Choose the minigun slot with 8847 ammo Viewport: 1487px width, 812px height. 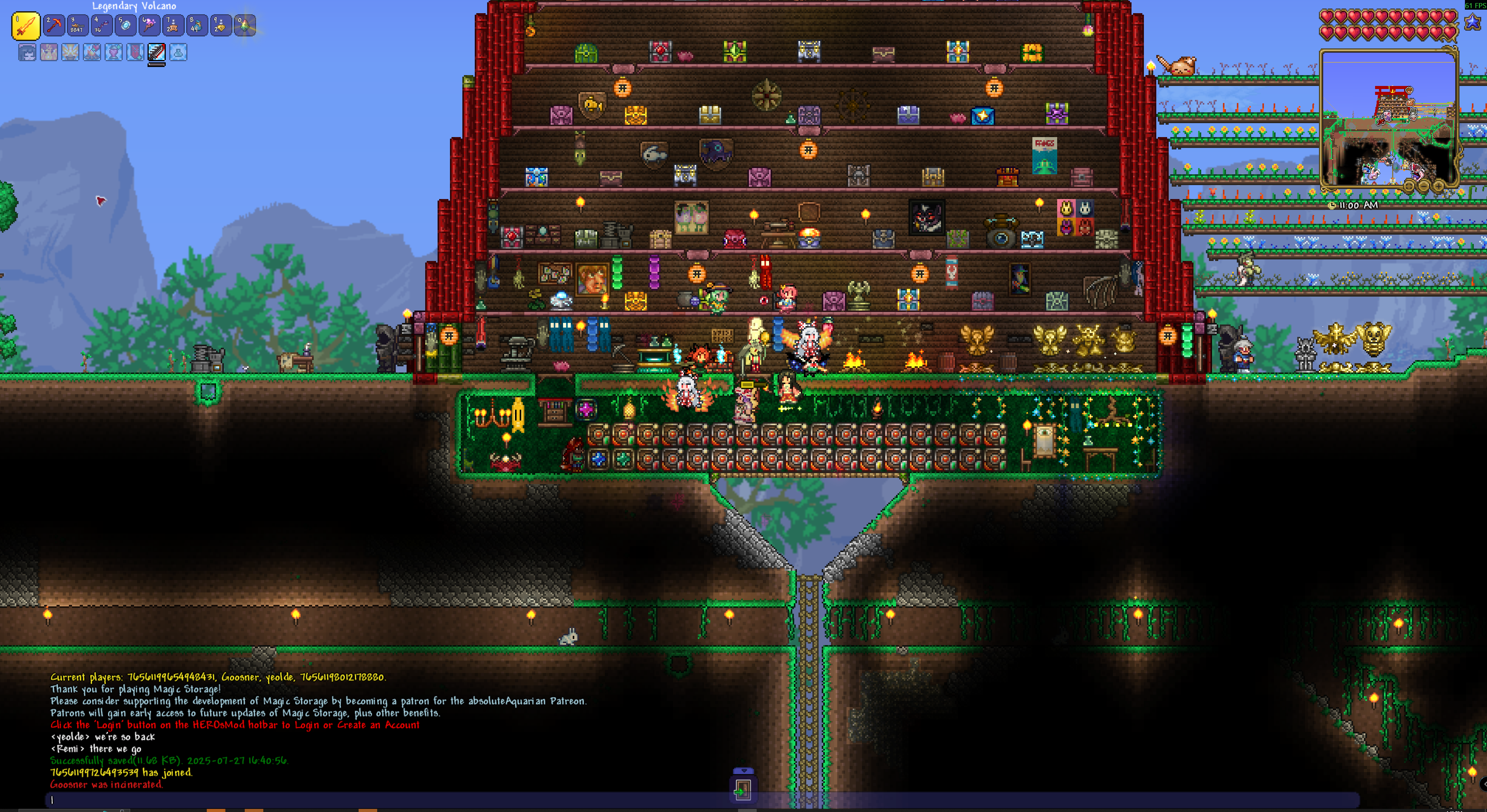77,26
